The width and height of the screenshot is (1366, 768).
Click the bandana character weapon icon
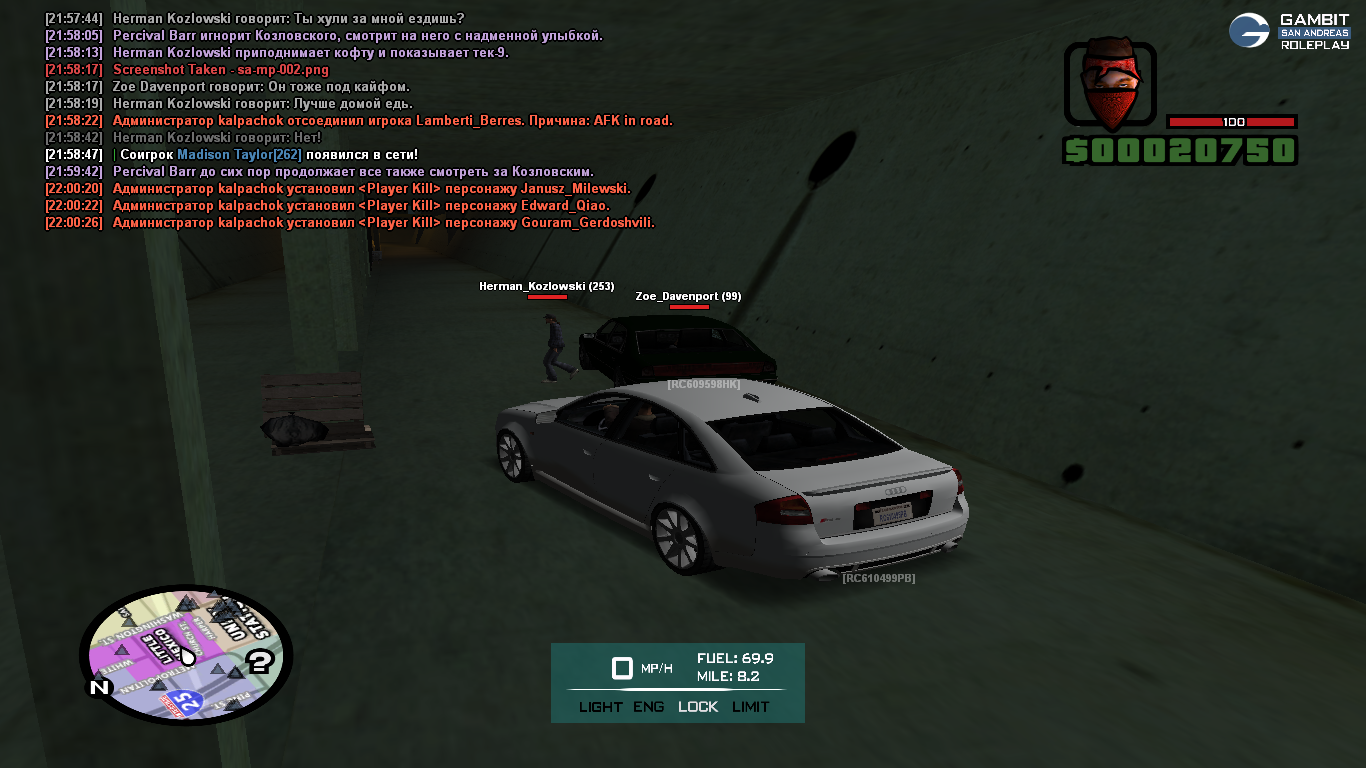pos(1109,85)
